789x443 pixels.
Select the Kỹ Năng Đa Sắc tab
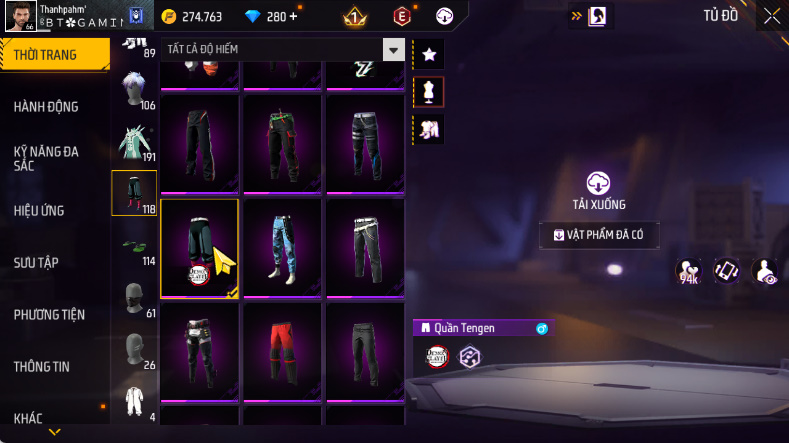pyautogui.click(x=46, y=158)
